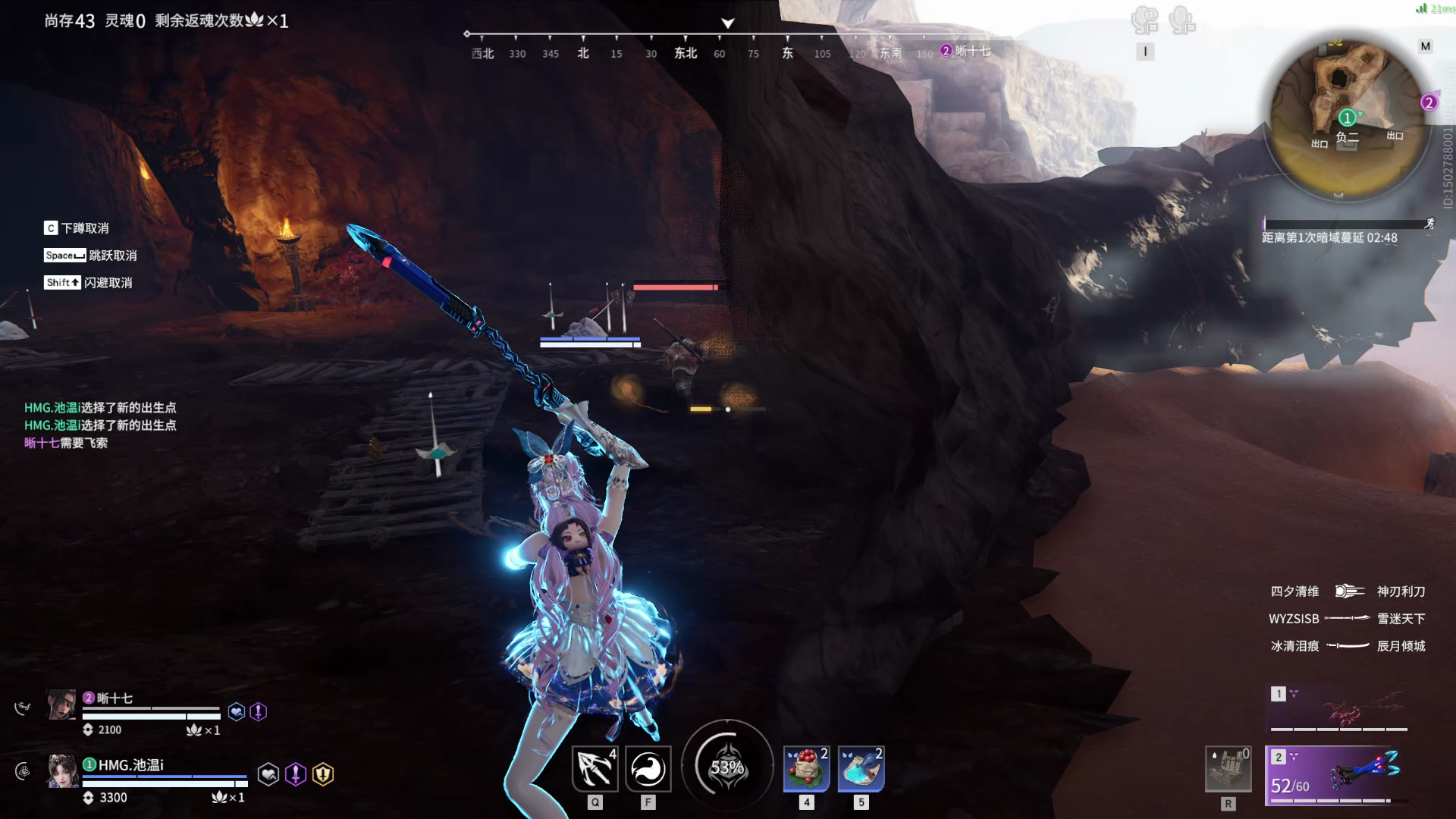
Task: Trigger the ultimate gauge at 53%
Action: click(x=727, y=767)
